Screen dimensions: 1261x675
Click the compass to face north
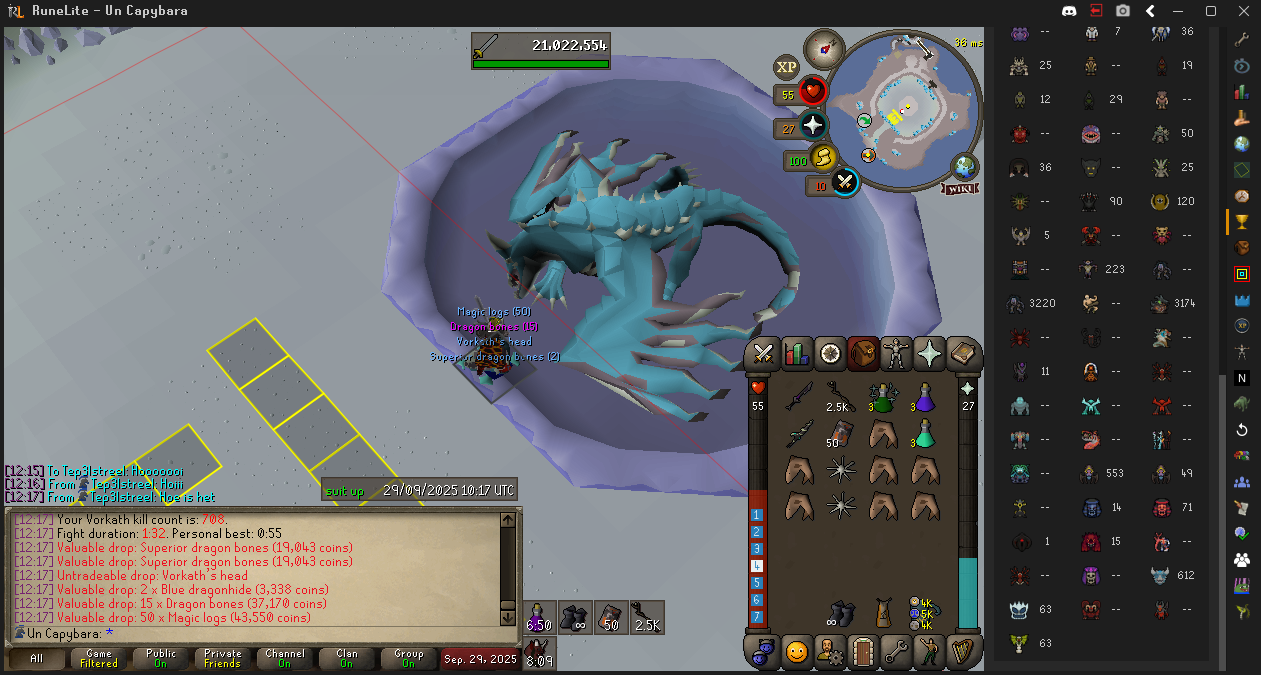(824, 49)
